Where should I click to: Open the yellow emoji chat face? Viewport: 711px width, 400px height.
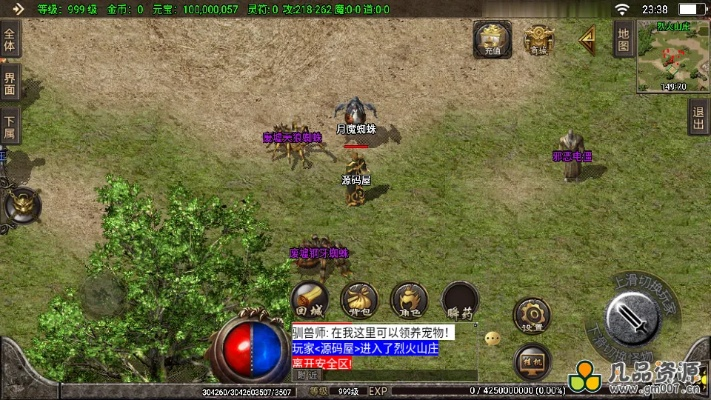pos(492,339)
